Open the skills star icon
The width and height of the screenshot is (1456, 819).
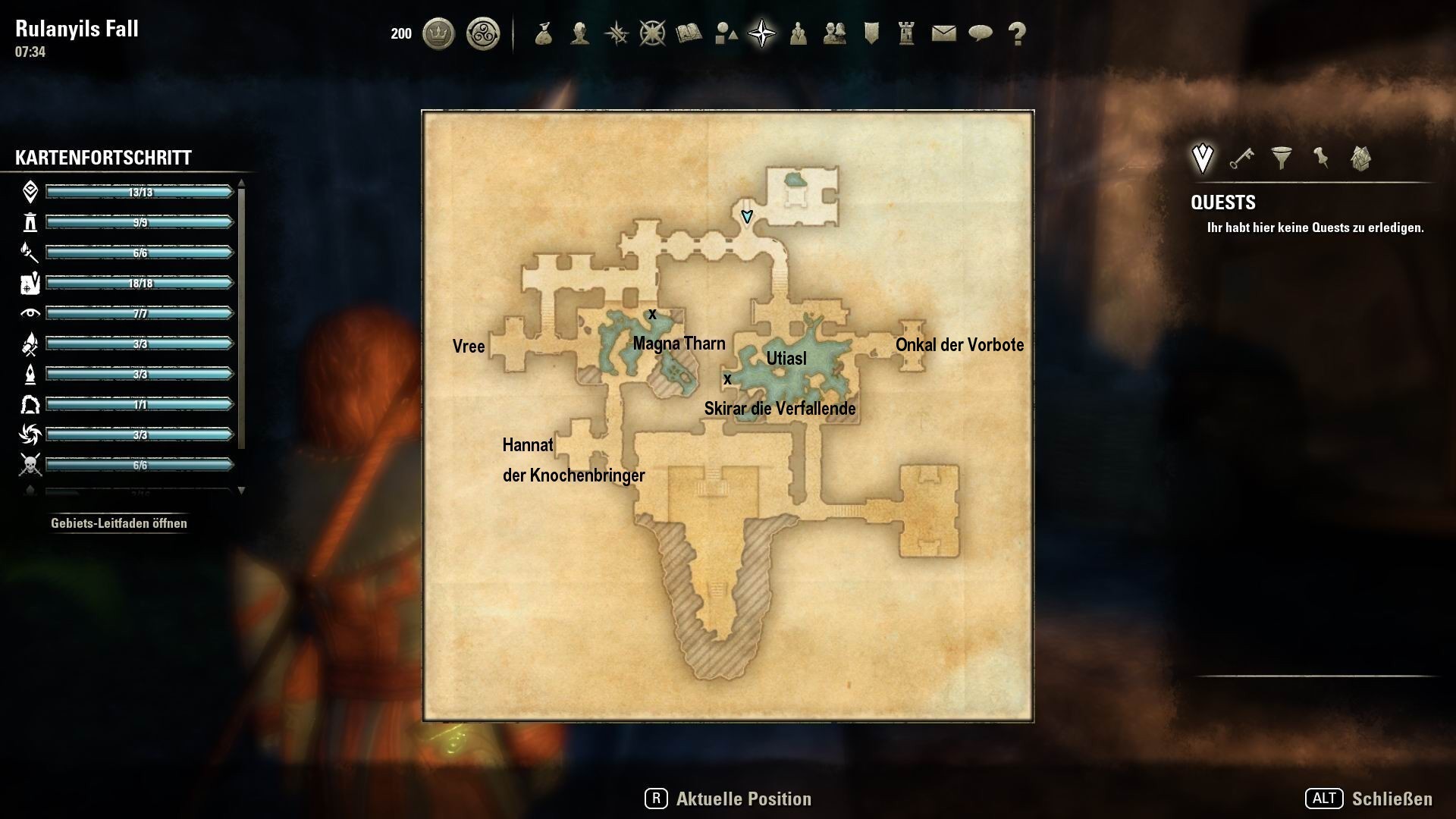[616, 33]
